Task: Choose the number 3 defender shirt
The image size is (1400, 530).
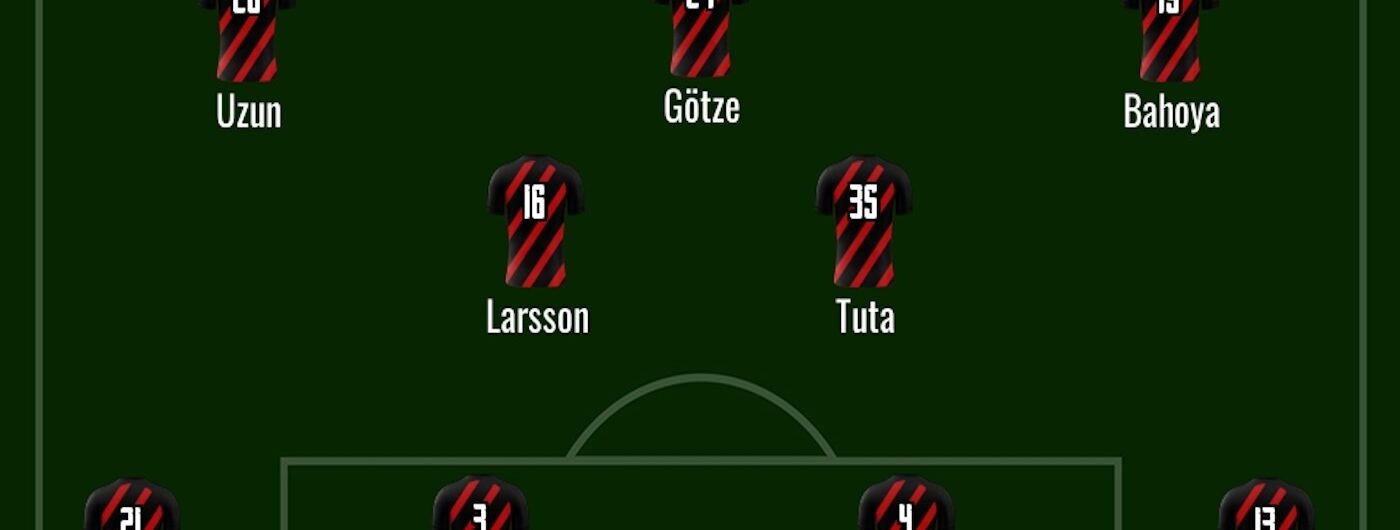Action: pyautogui.click(x=480, y=504)
